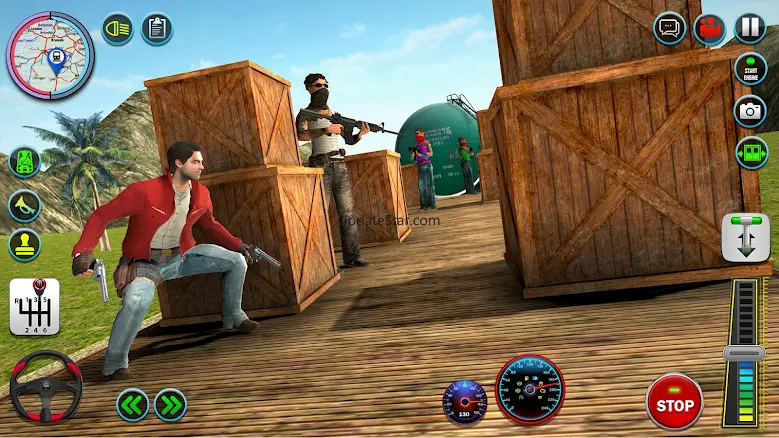Switch view with the red camcorder button
The height and width of the screenshot is (438, 779).
711,28
